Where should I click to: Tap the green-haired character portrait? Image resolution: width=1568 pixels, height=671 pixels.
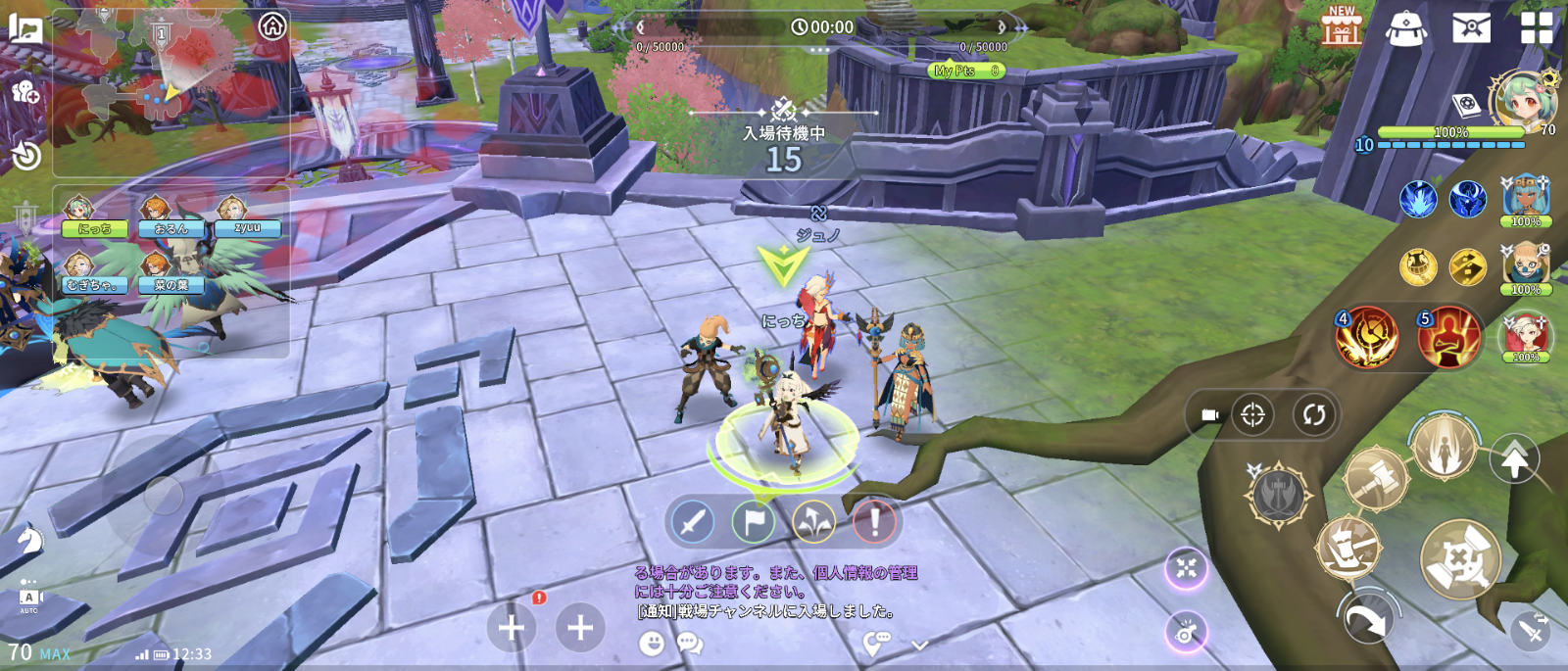tap(1523, 99)
